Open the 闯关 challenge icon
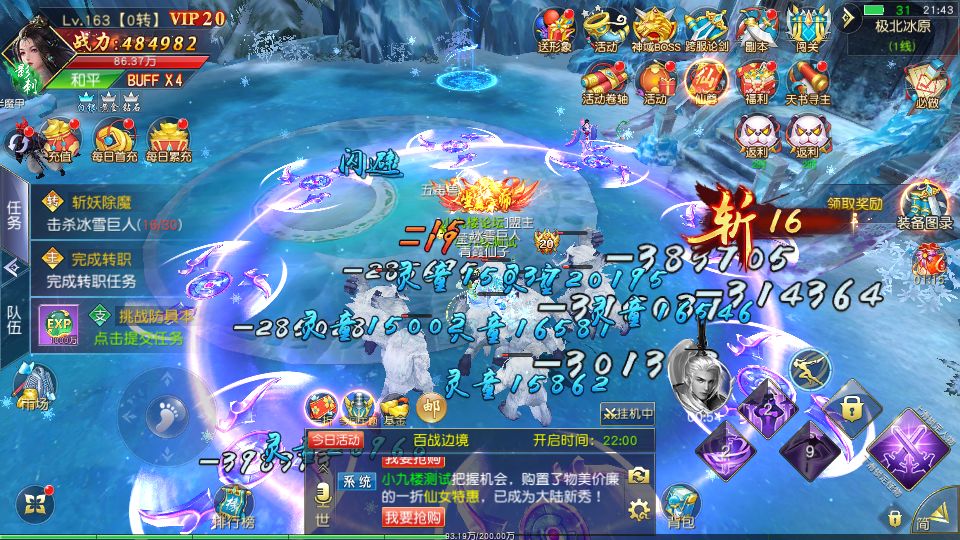The image size is (960, 540). point(807,28)
